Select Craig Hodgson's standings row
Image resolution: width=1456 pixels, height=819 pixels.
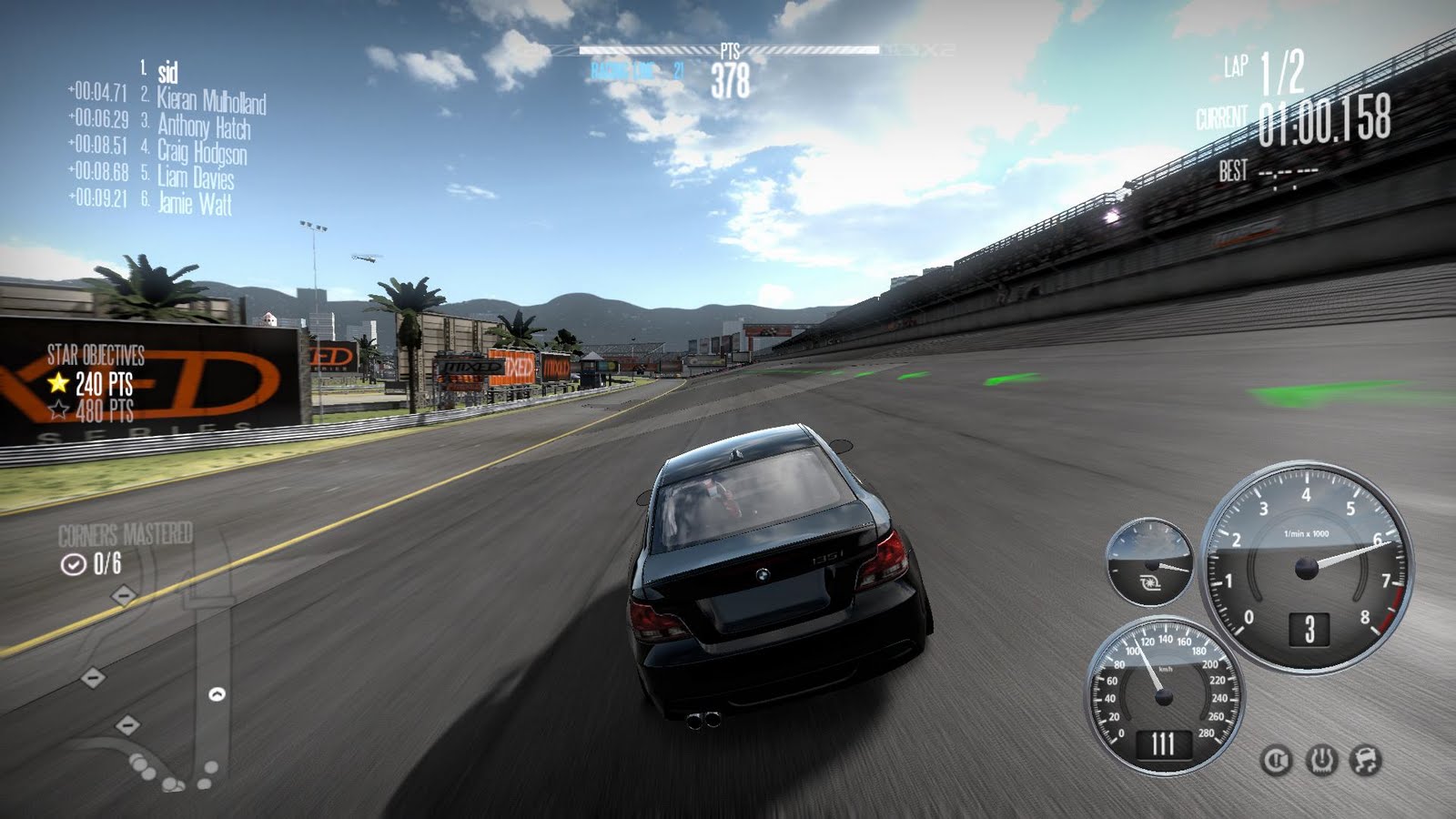202,151
